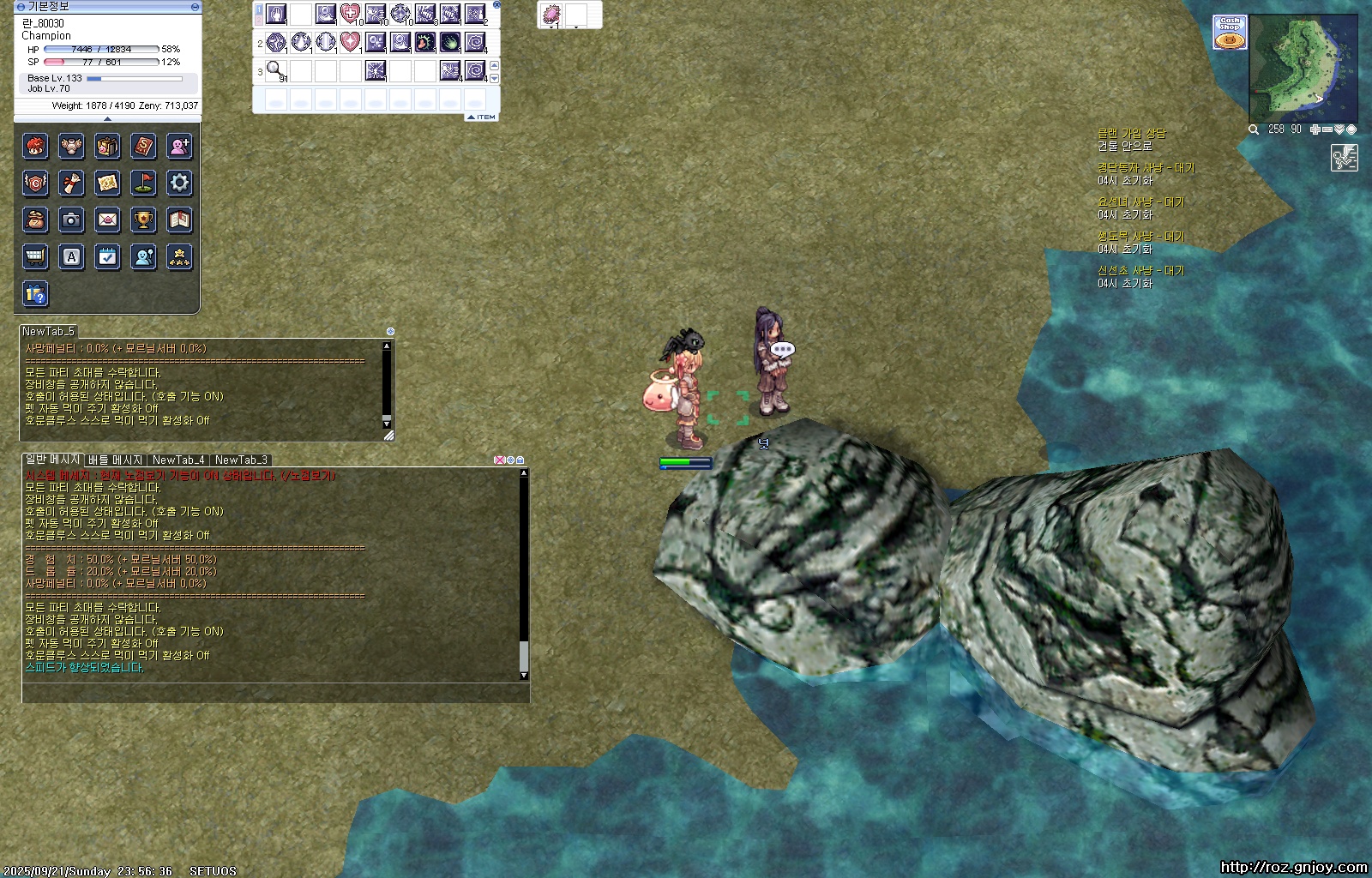Switch to the NewTab_4 chat tab
Screen dimensions: 1372x878
click(x=178, y=460)
